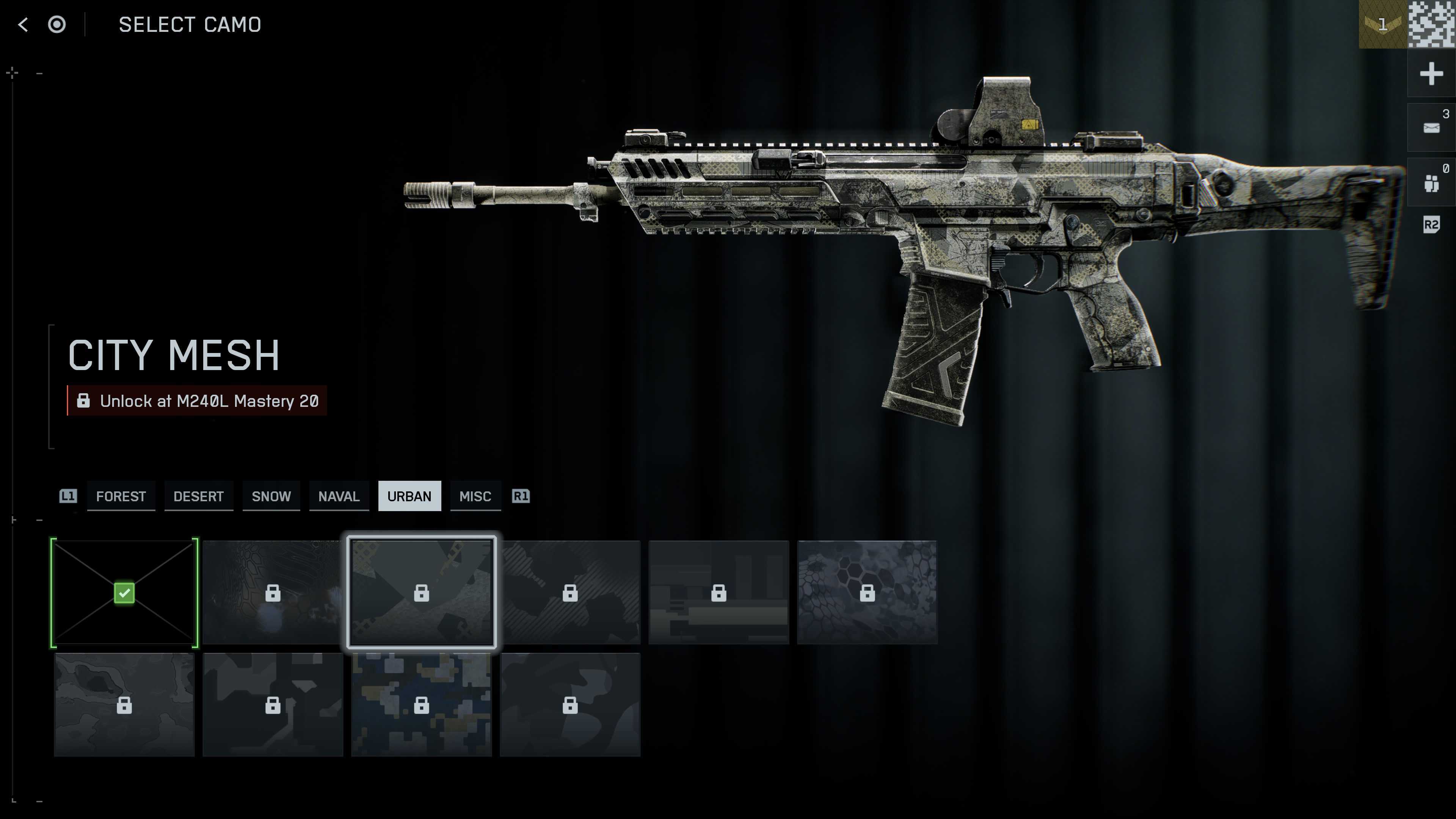Switch to the FOREST camo tab
1456x819 pixels.
pos(121,496)
